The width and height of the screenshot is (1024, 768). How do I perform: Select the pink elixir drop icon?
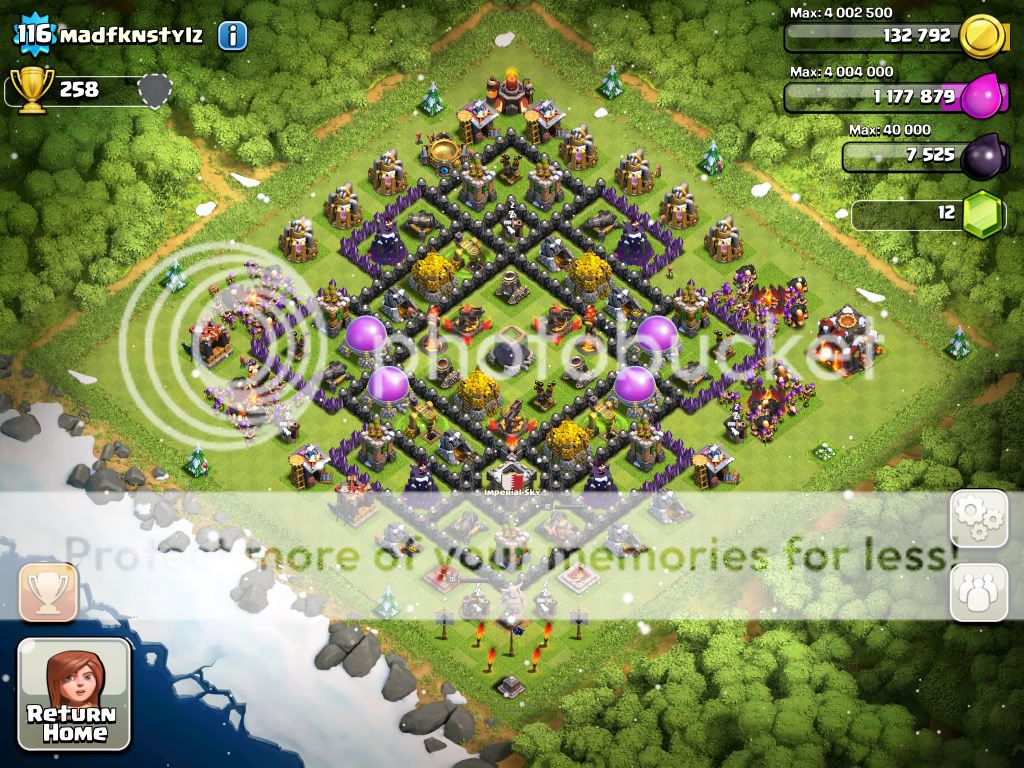click(982, 97)
